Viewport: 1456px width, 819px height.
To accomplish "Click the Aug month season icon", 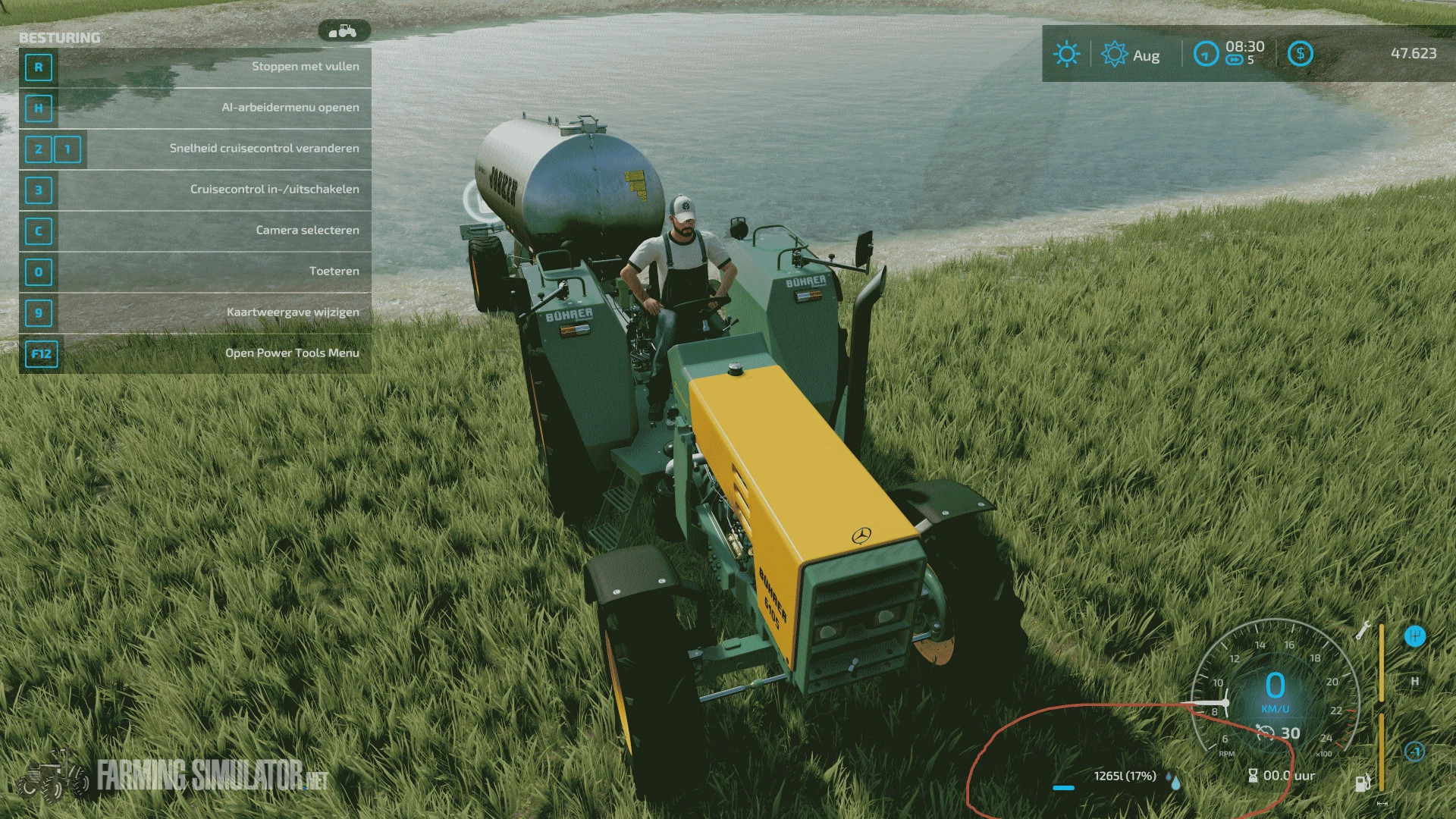I will (1114, 55).
